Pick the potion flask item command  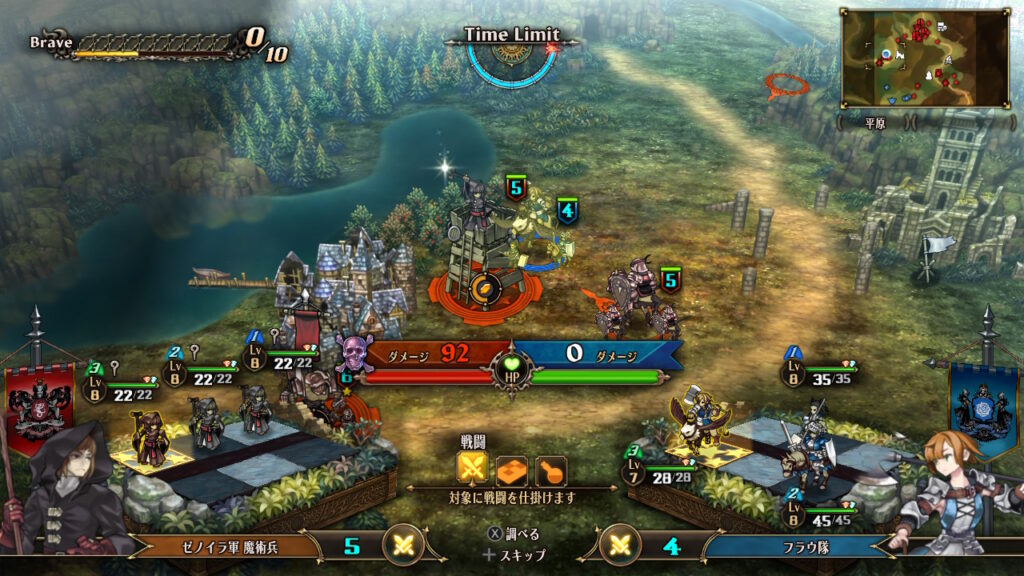551,468
